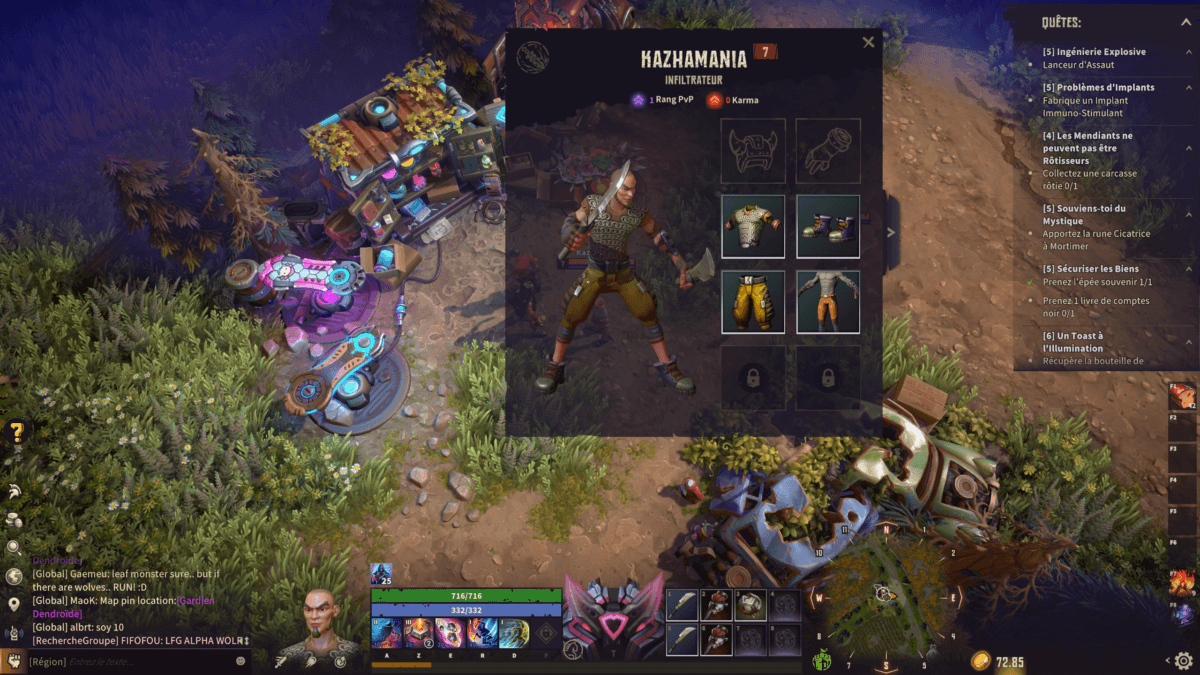Open the globe icon in left sidebar
Screen dimensions: 1200x675
tap(14, 576)
